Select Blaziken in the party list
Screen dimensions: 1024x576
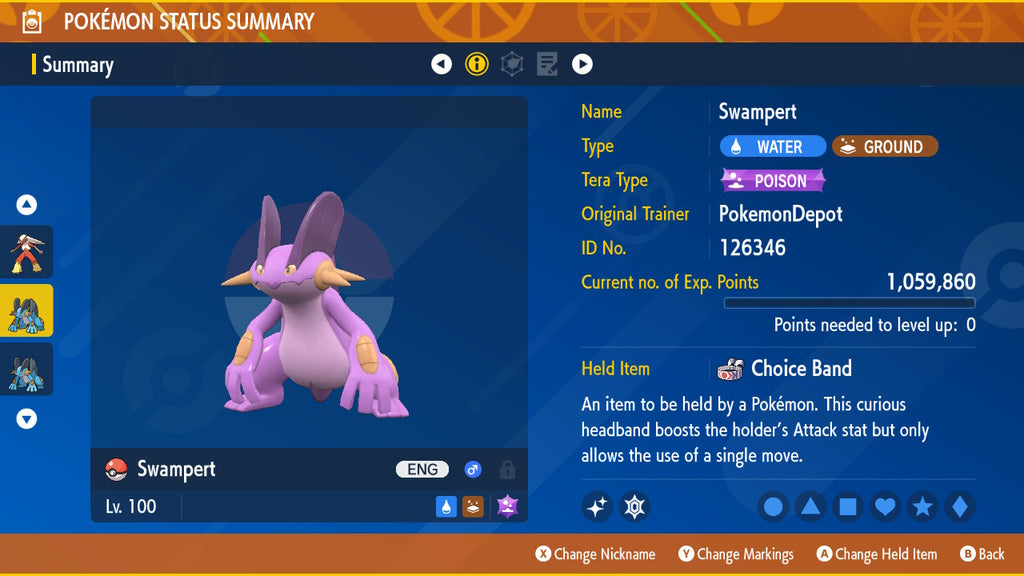tap(27, 252)
